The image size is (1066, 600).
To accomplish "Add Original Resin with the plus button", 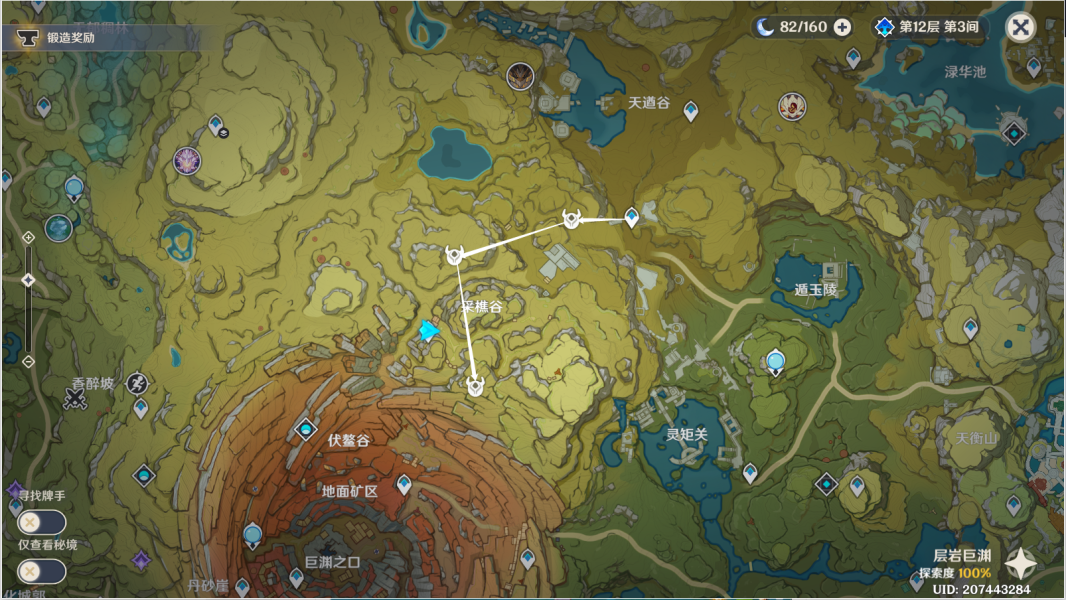I will tap(842, 27).
